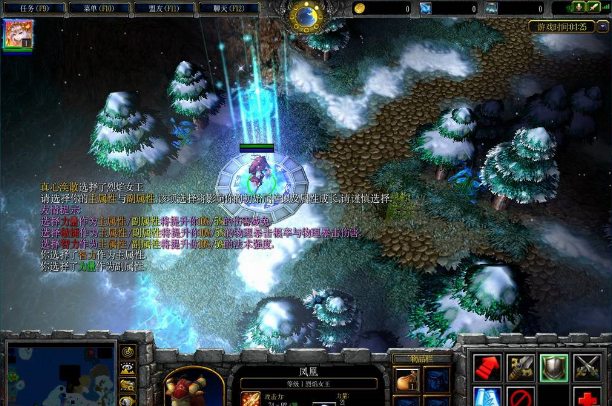Click the day/night clock at top center
The width and height of the screenshot is (612, 406).
pyautogui.click(x=305, y=15)
